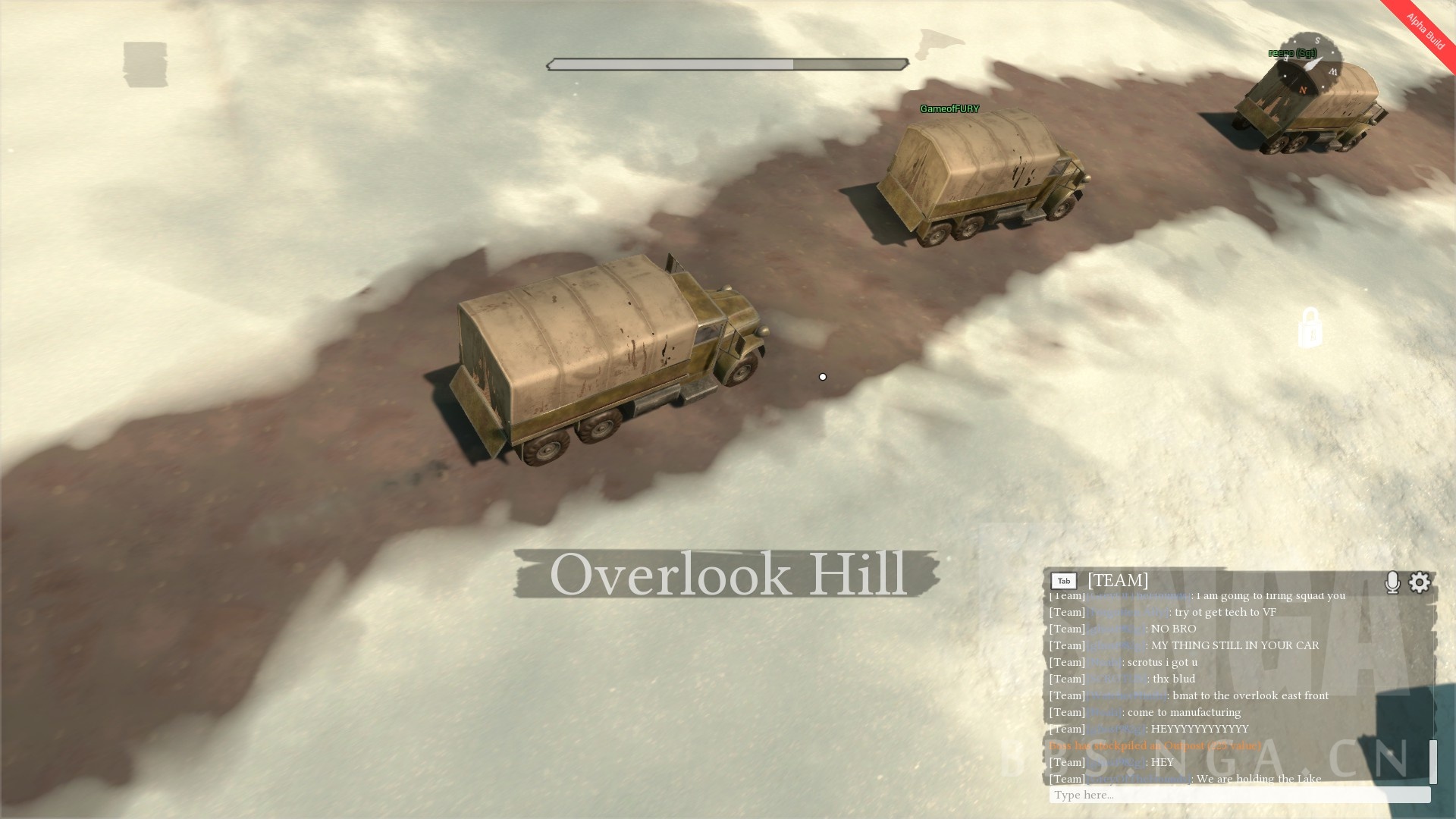1456x819 pixels.
Task: Toggle the chat channel with the Tab key button
Action: click(1064, 580)
